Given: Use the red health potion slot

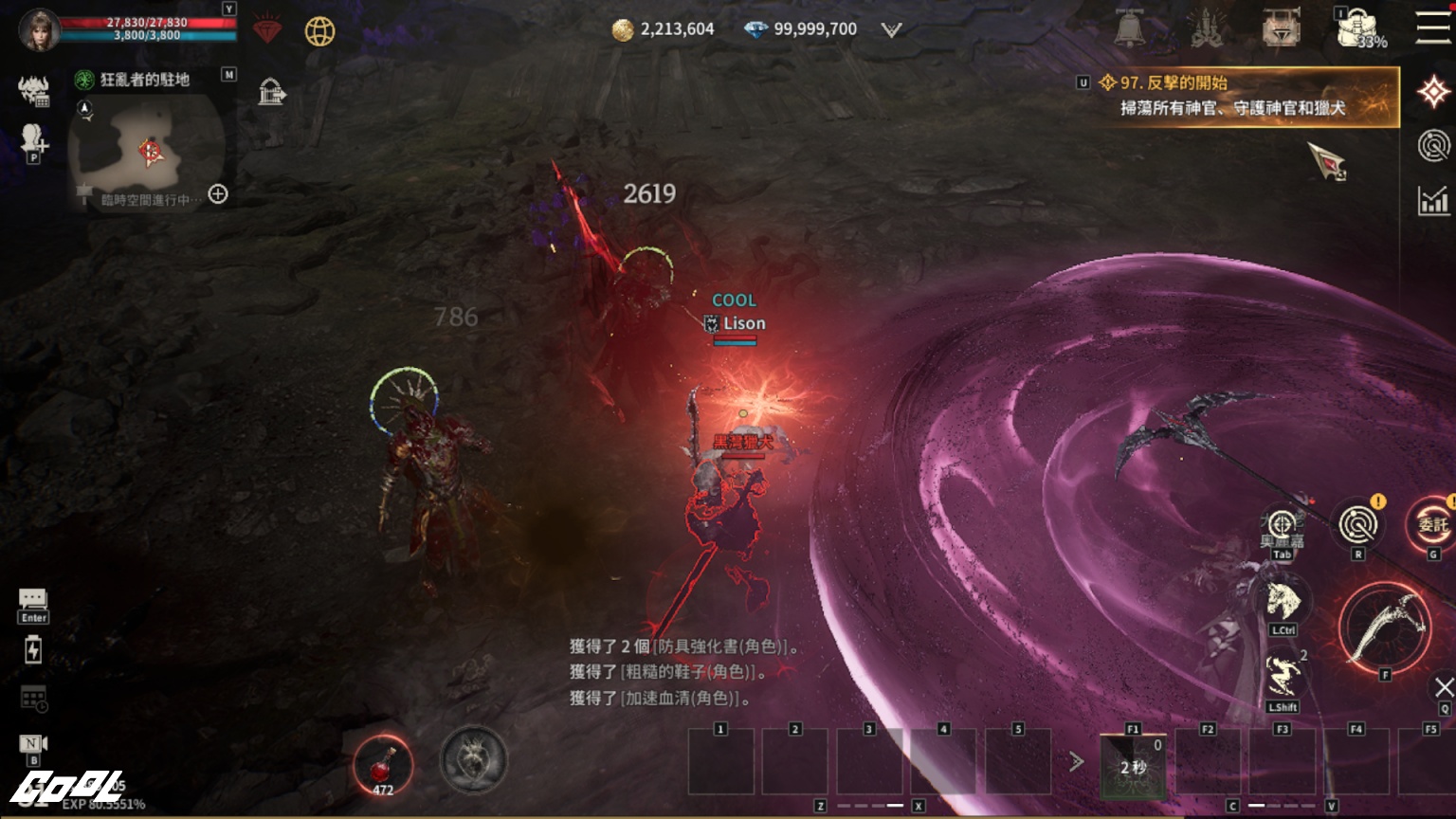Looking at the screenshot, I should [382, 763].
